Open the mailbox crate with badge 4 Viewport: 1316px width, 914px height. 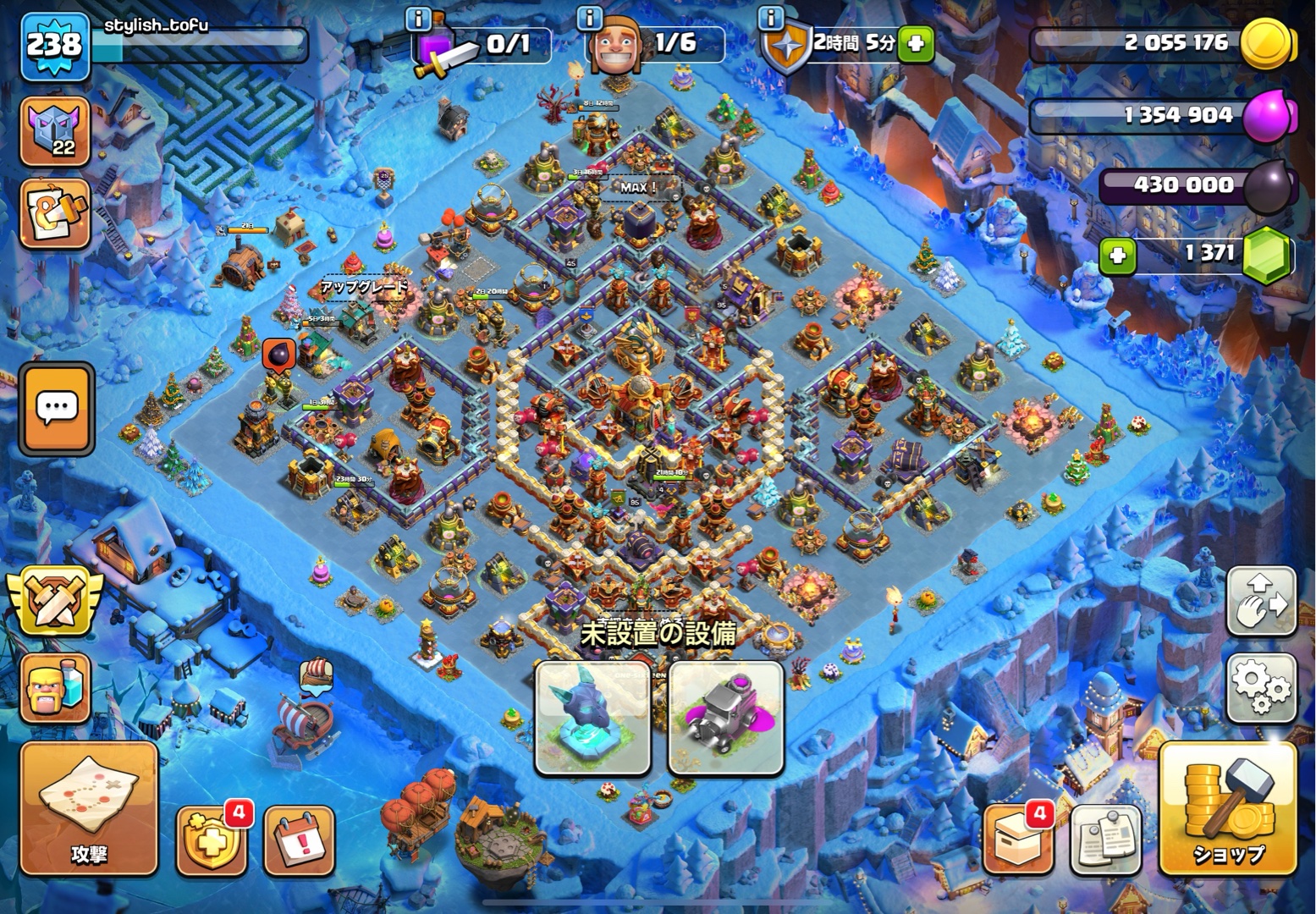click(x=1018, y=840)
